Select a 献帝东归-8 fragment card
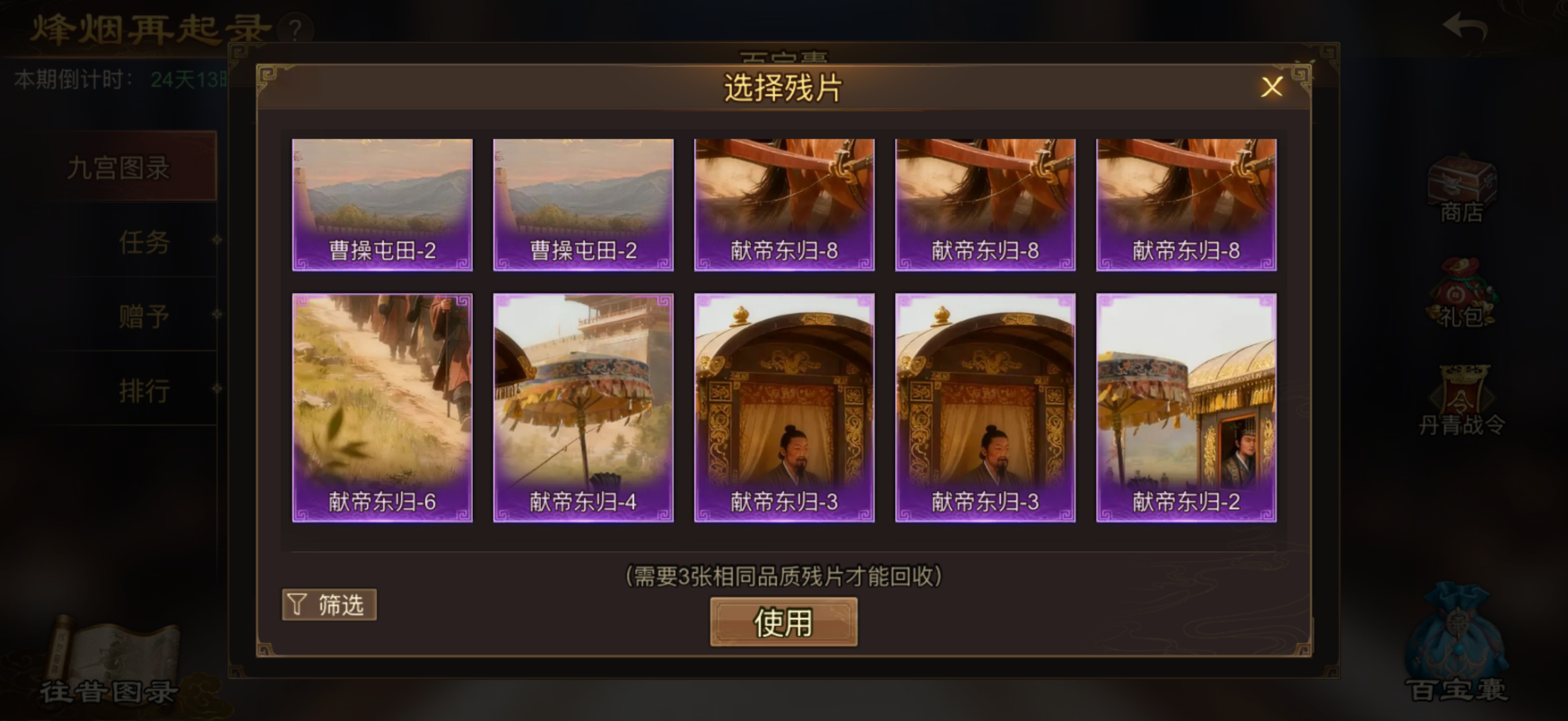The width and height of the screenshot is (1568, 721). pyautogui.click(x=783, y=206)
